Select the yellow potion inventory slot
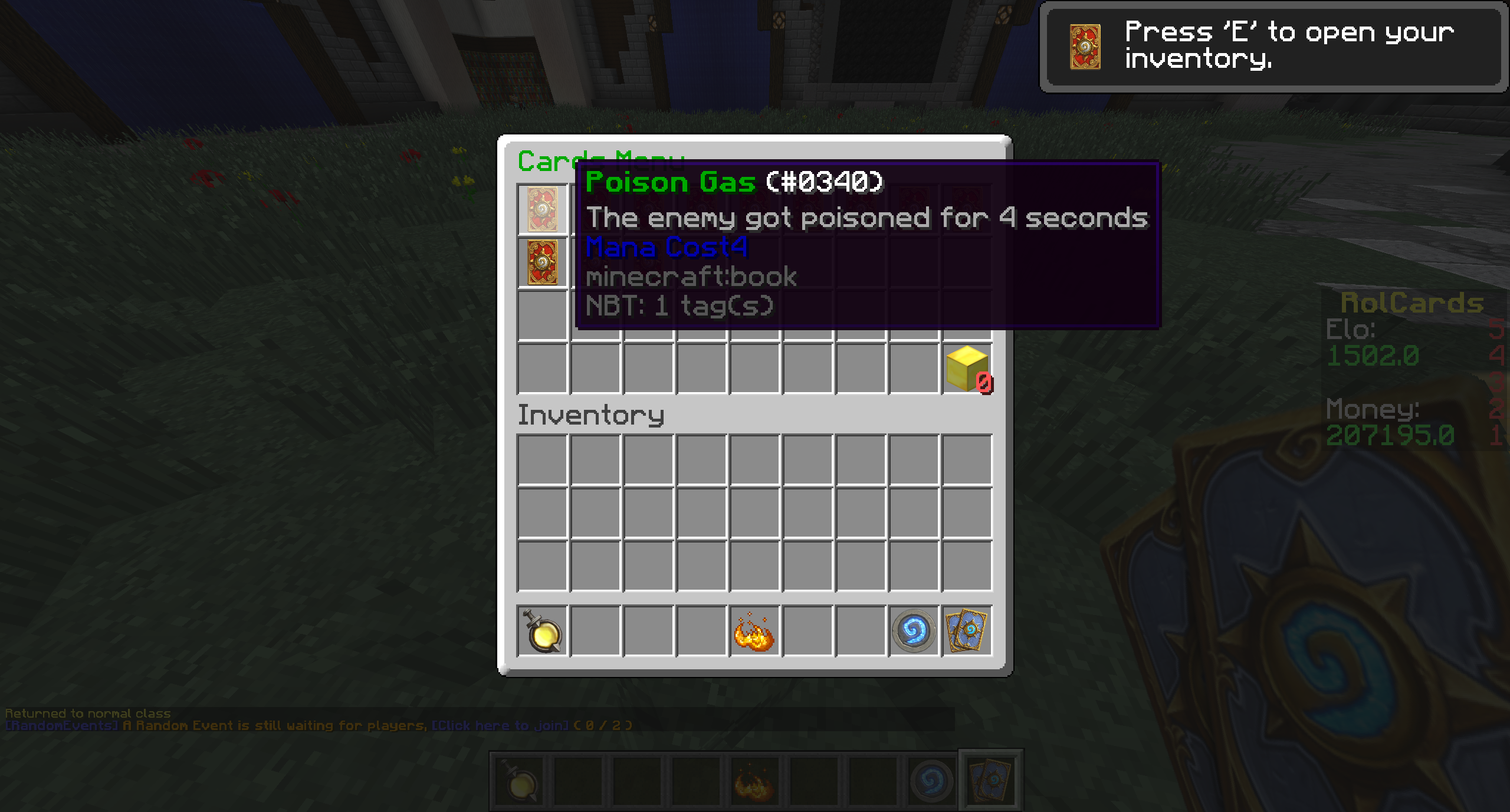 [542, 631]
